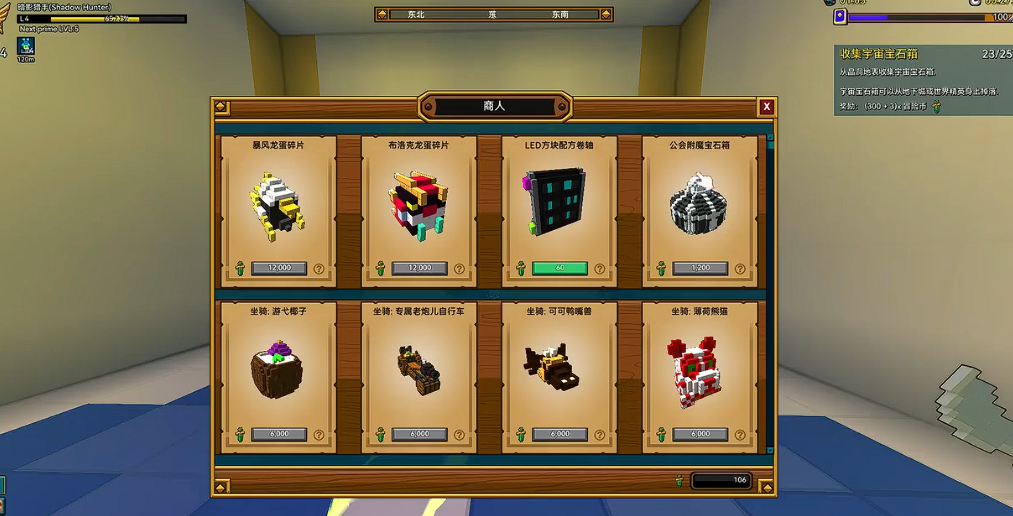The image size is (1013, 516).
Task: Buy the 薄荷熊猫 panda mount
Action: coord(700,434)
